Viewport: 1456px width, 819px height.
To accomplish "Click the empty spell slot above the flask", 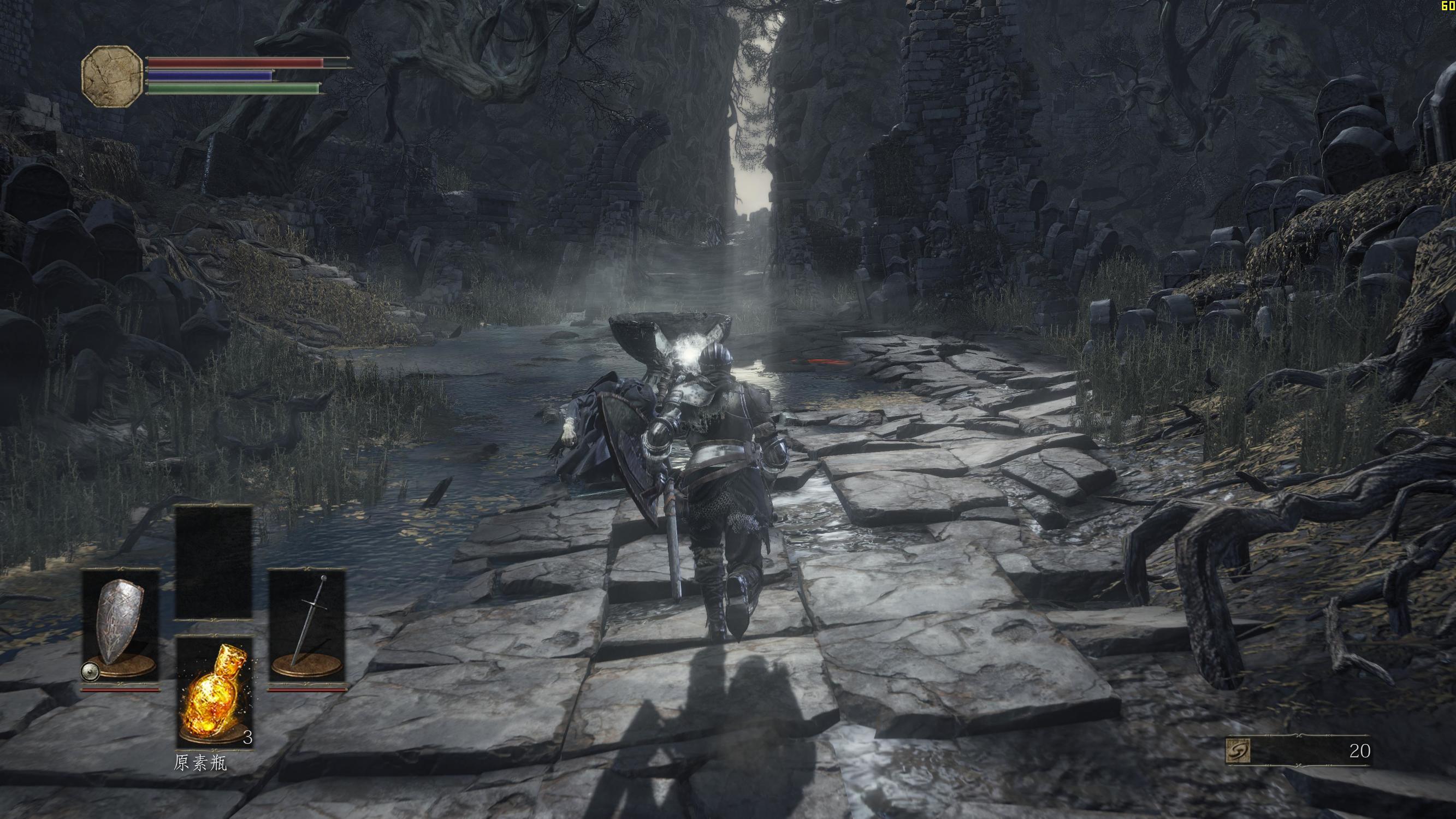I will point(214,563).
